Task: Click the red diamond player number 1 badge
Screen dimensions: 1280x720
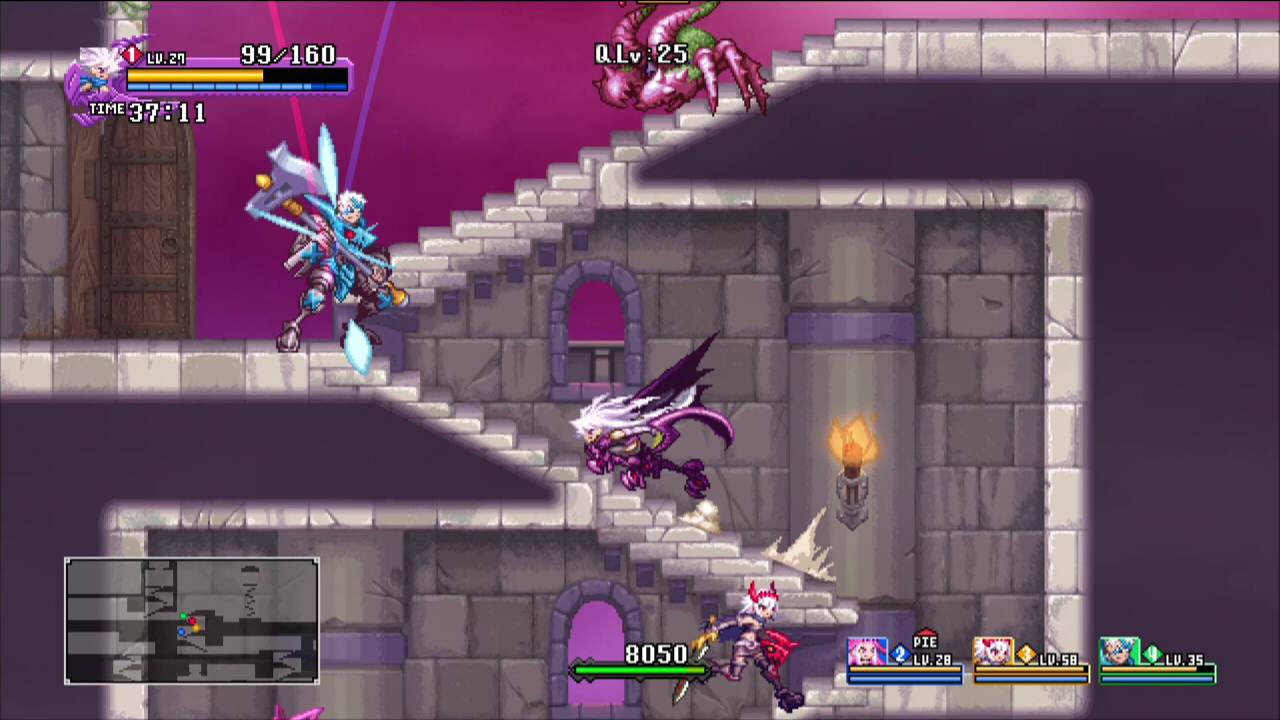Action: (x=132, y=55)
